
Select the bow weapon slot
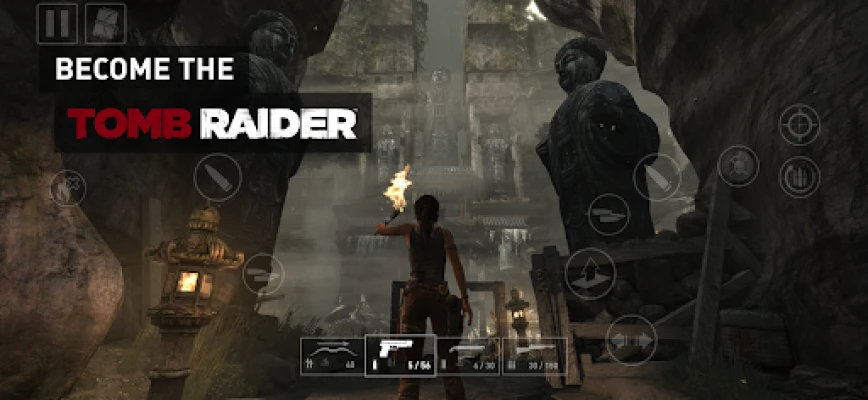tap(333, 356)
